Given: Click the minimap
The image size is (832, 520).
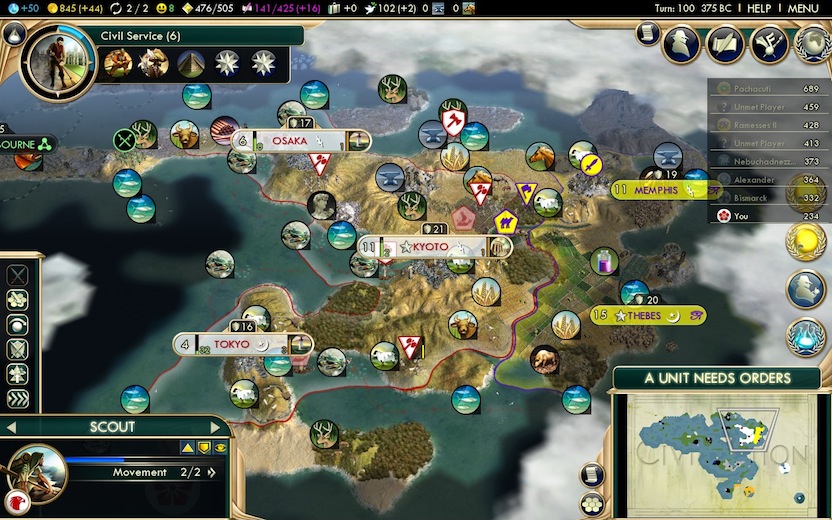Looking at the screenshot, I should point(720,453).
